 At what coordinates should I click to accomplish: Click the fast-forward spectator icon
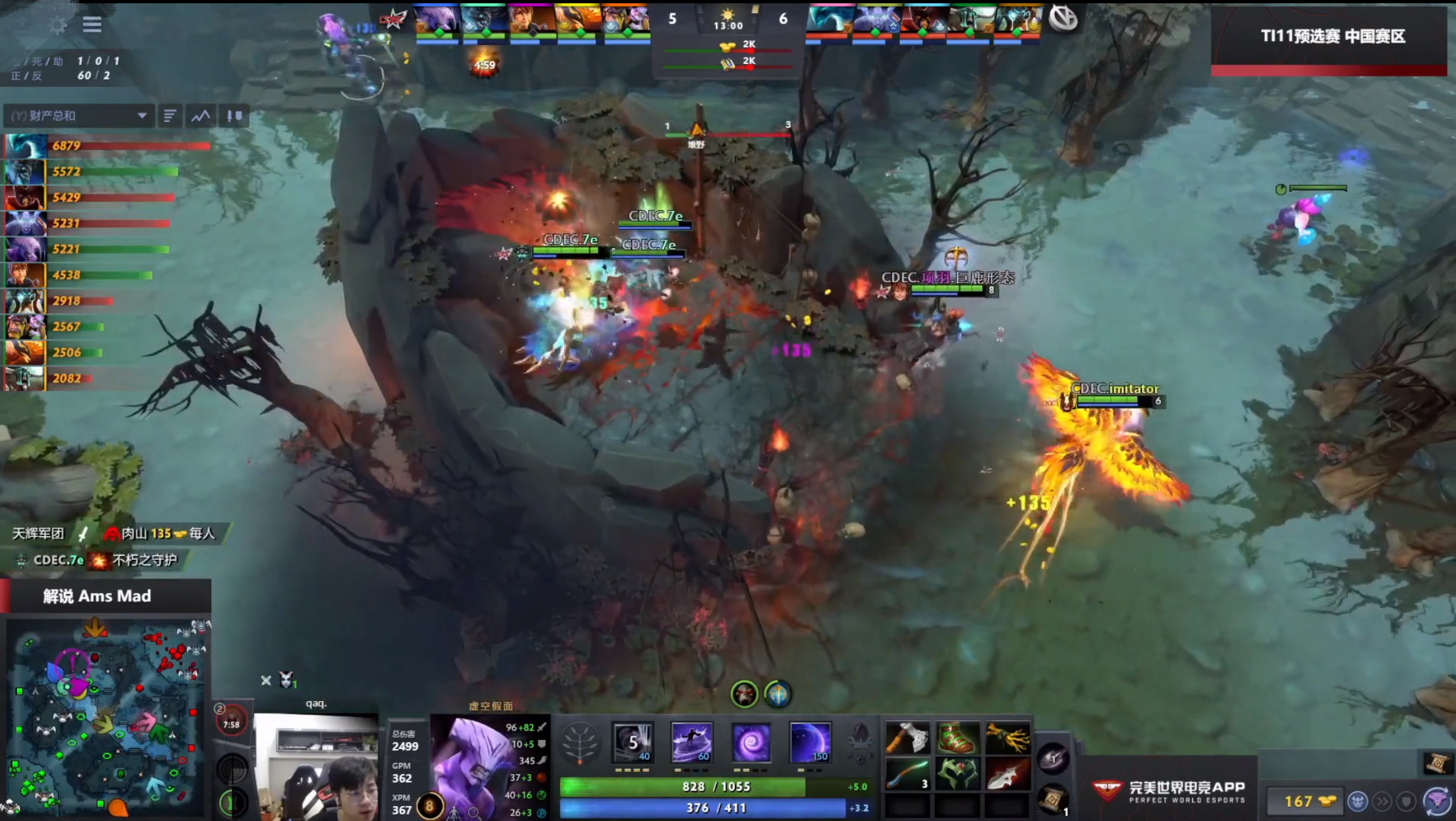pyautogui.click(x=1382, y=802)
